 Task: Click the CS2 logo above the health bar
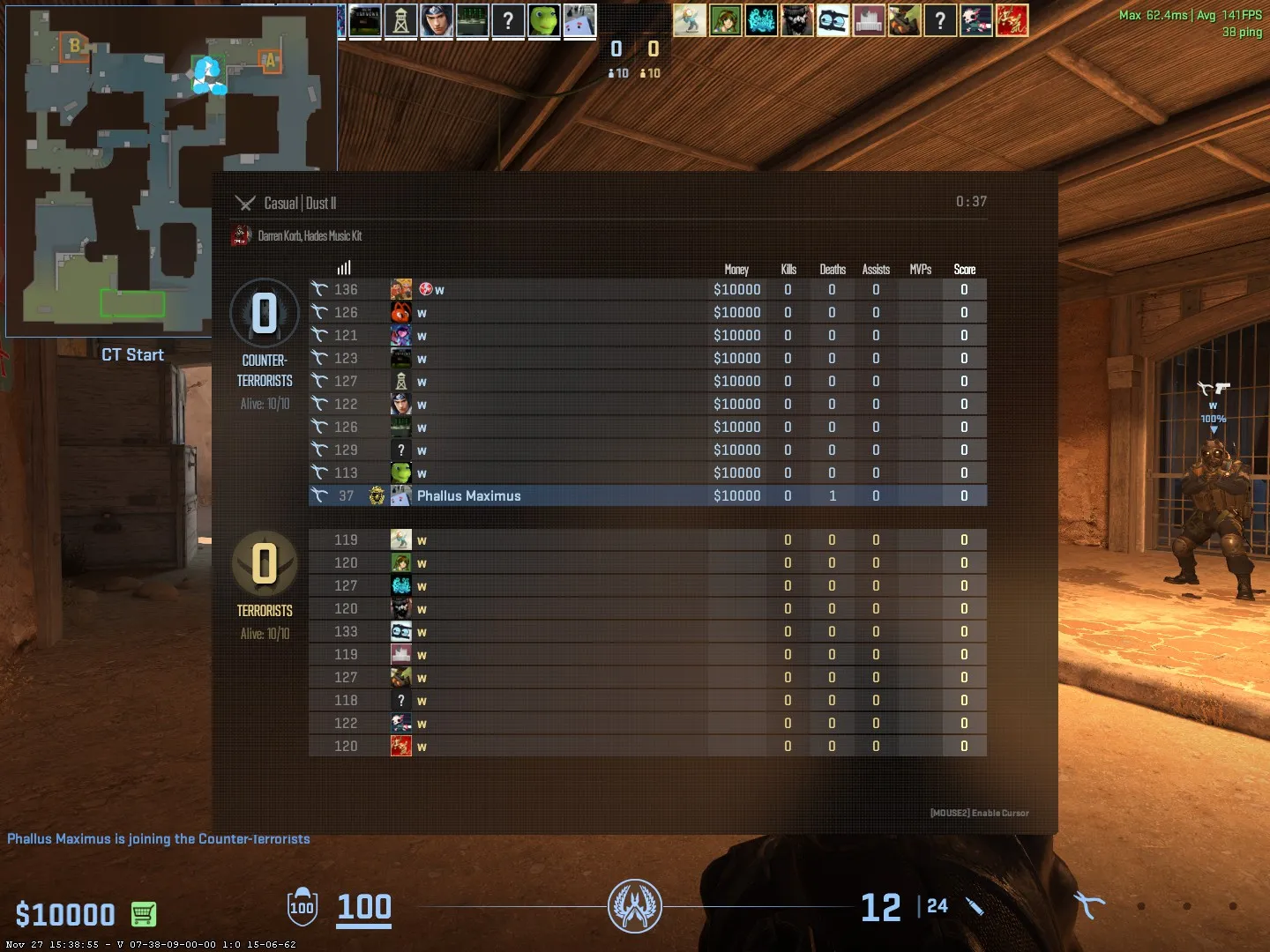pos(635,905)
